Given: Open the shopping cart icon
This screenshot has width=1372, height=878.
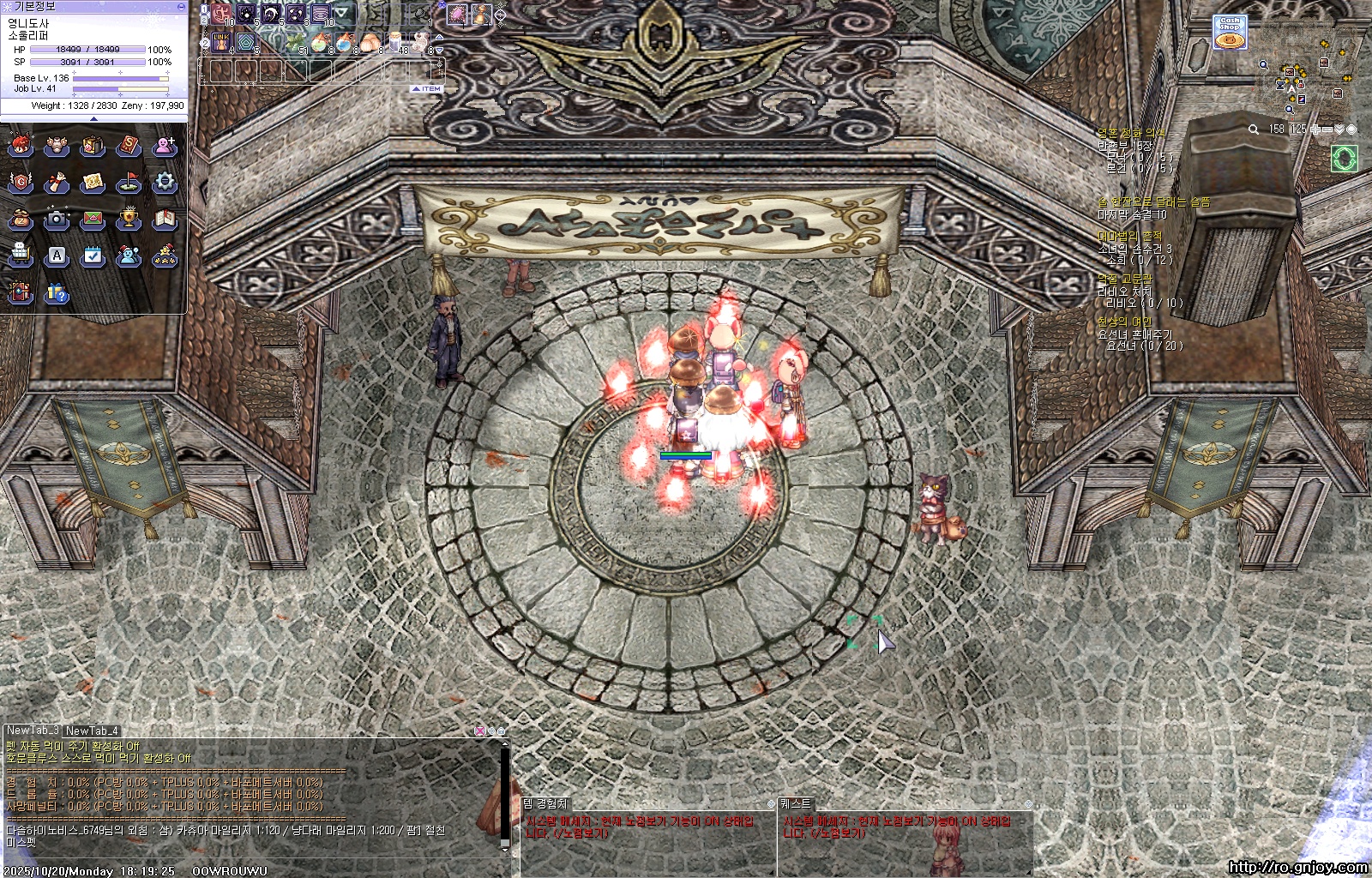Looking at the screenshot, I should click(21, 256).
